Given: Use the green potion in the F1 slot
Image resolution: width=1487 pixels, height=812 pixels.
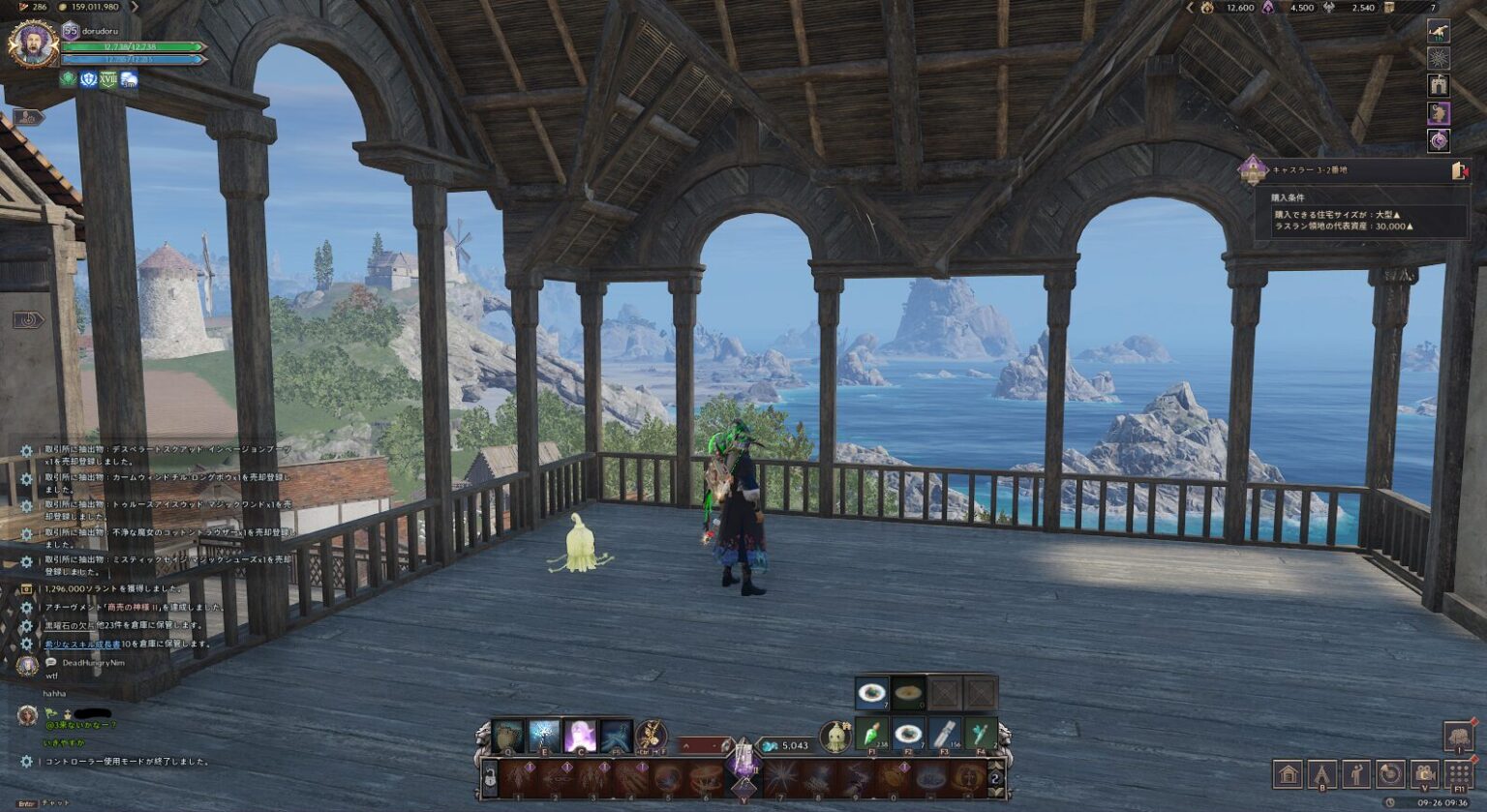Looking at the screenshot, I should [871, 736].
